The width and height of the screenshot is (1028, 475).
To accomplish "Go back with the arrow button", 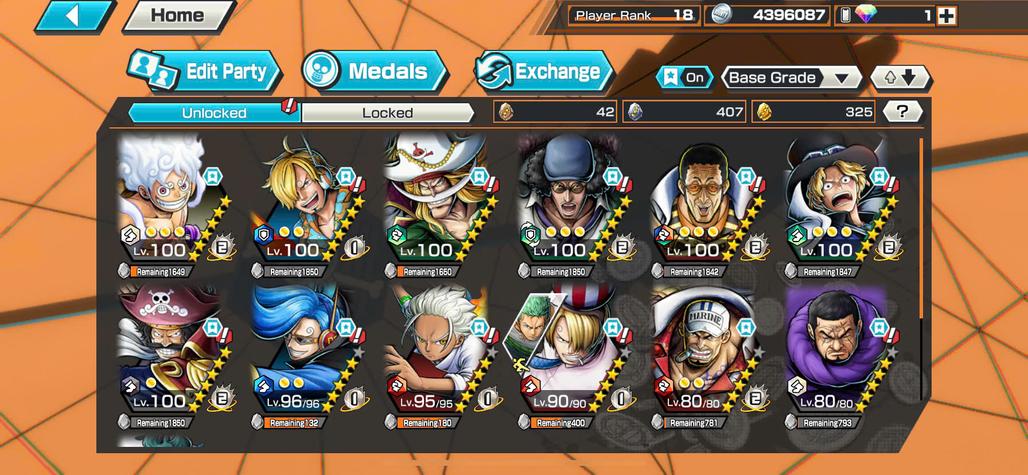I will 76,16.
